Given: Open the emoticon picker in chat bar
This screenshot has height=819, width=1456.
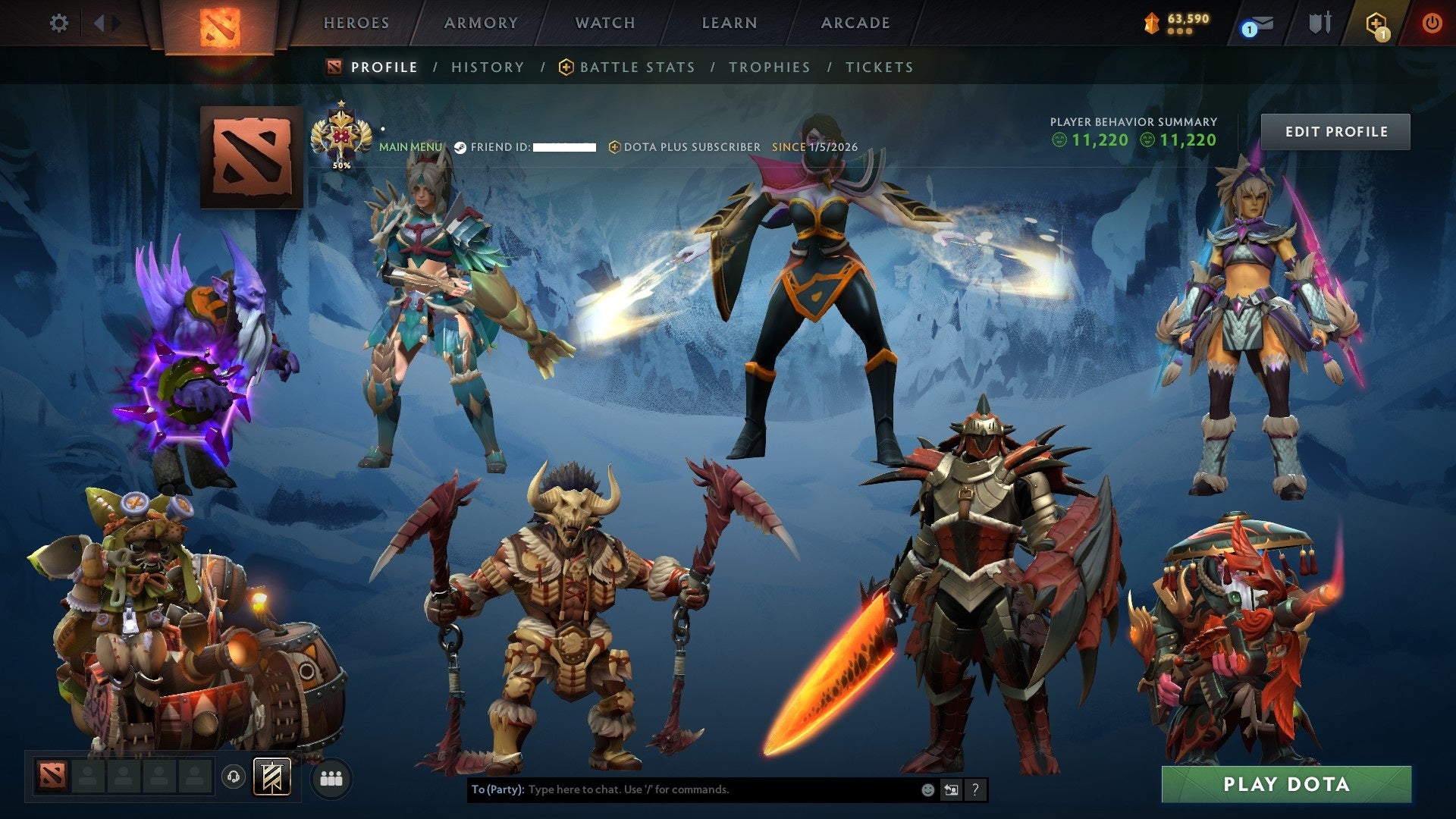Looking at the screenshot, I should click(x=927, y=789).
